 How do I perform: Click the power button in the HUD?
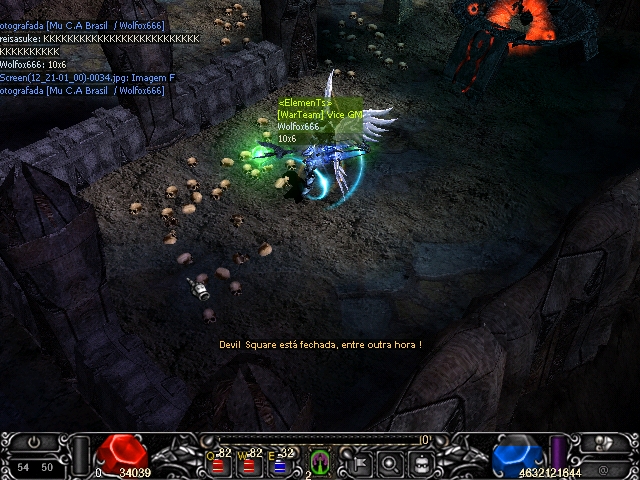[34, 442]
